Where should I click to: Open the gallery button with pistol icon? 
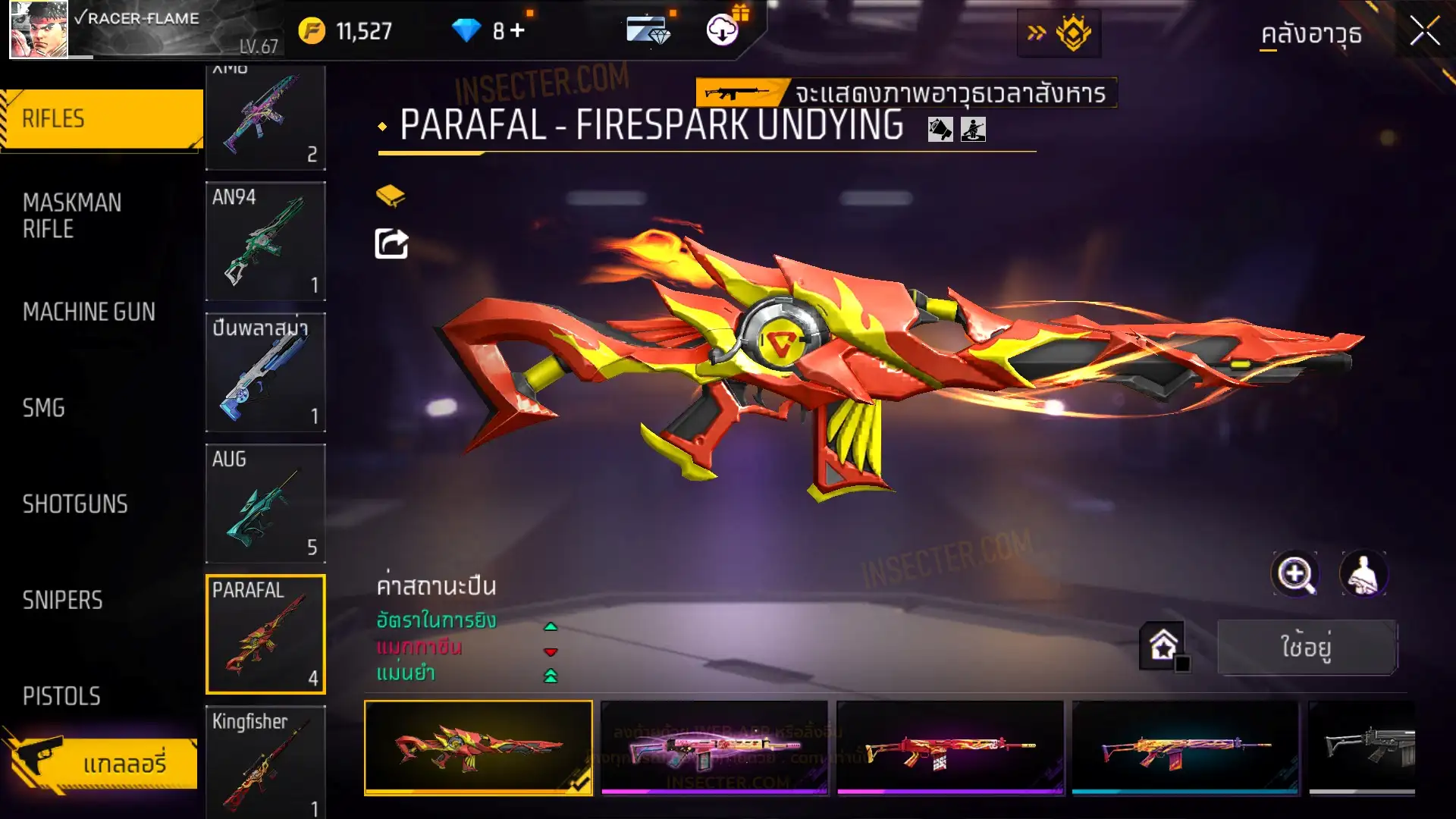click(102, 763)
